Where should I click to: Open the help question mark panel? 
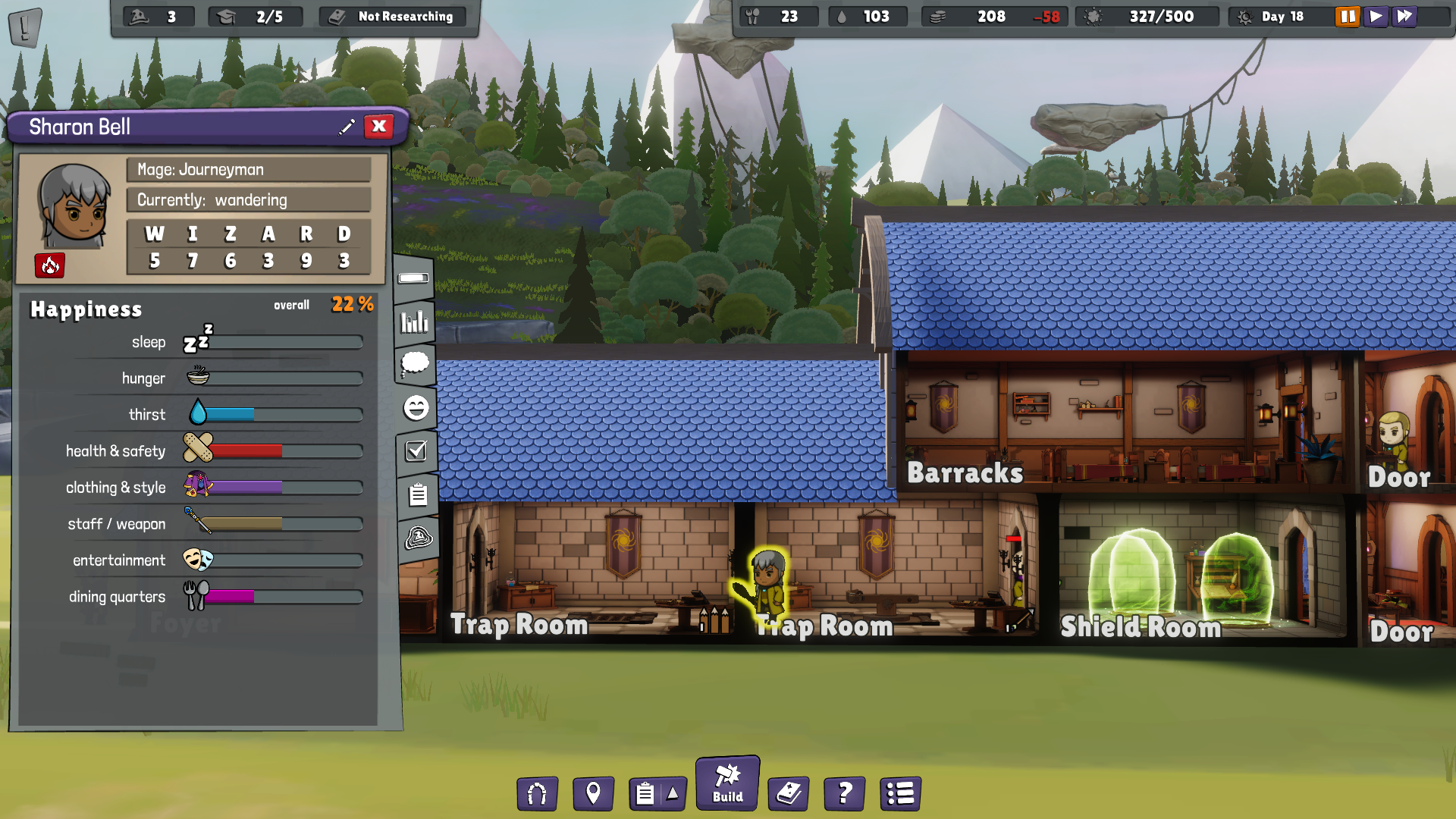[843, 794]
